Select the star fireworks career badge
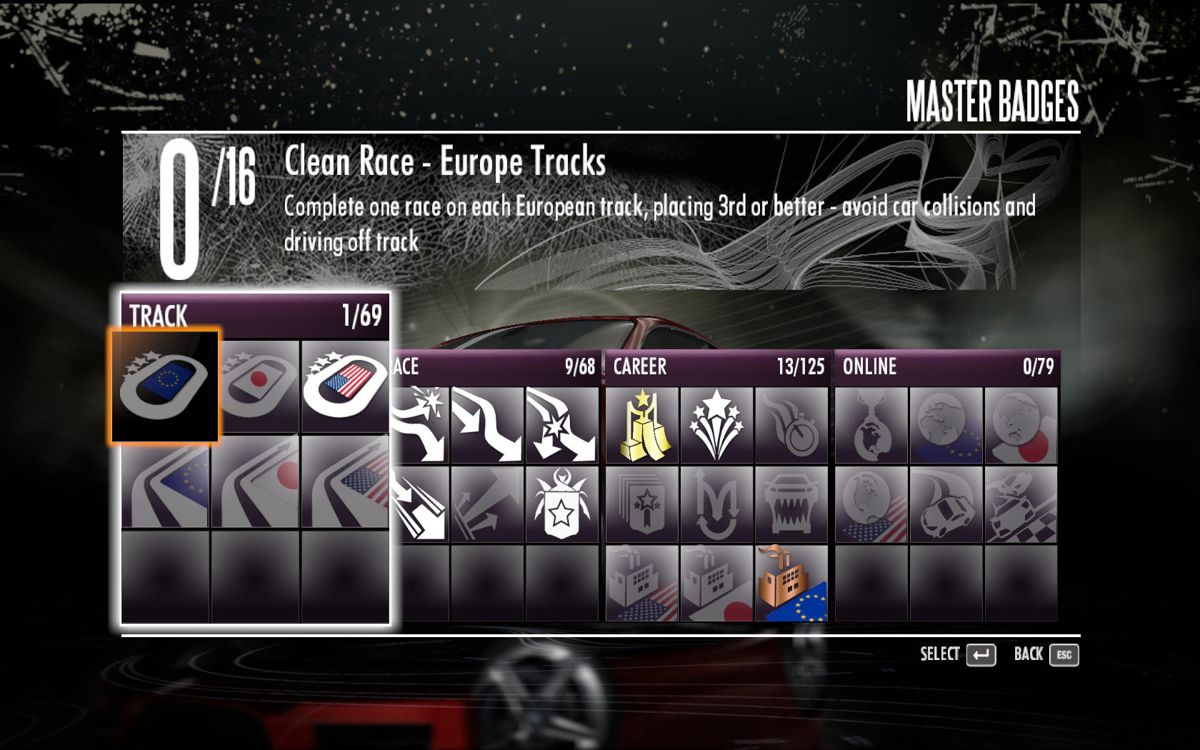This screenshot has width=1200, height=750. pos(718,424)
